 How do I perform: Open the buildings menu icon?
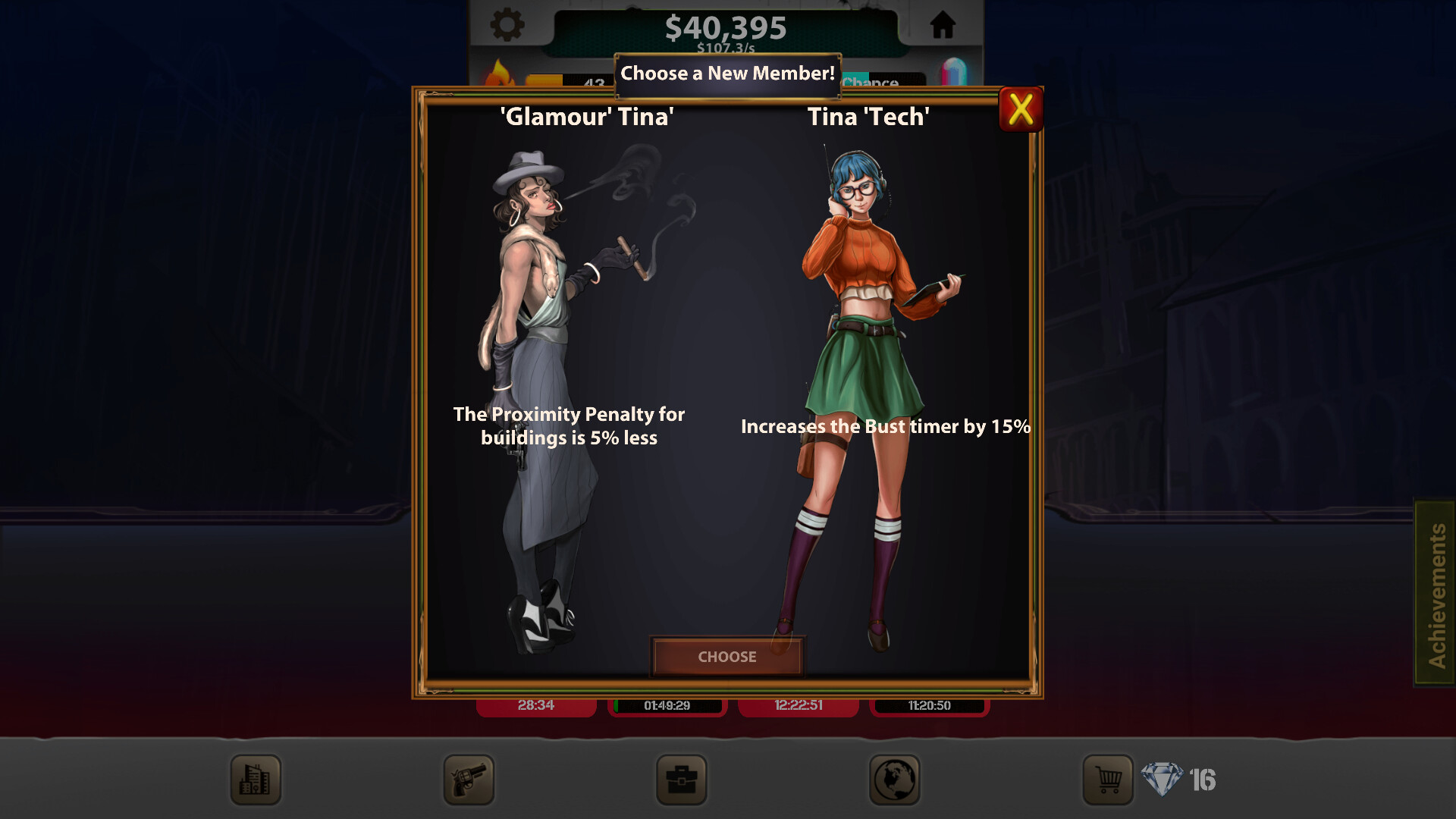tap(255, 780)
